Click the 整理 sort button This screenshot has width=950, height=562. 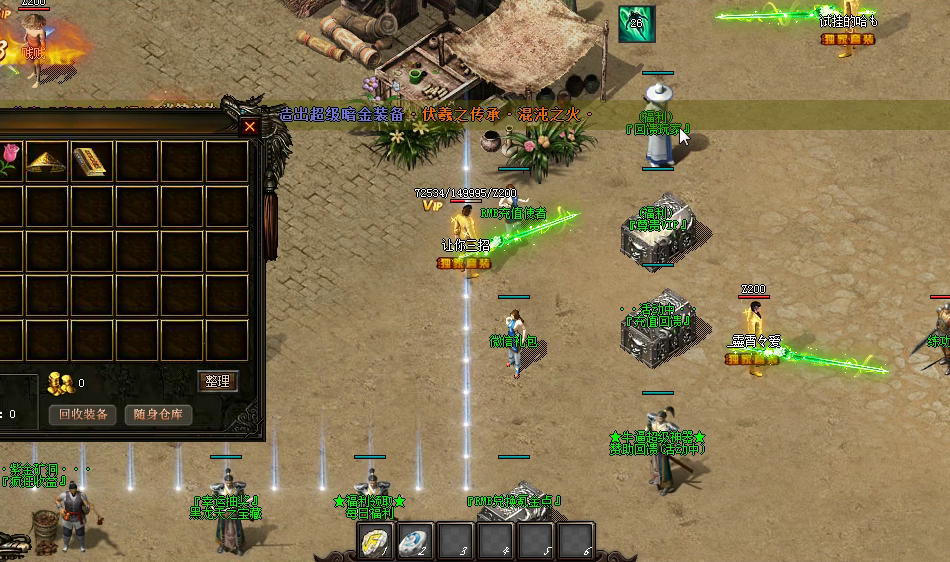218,381
